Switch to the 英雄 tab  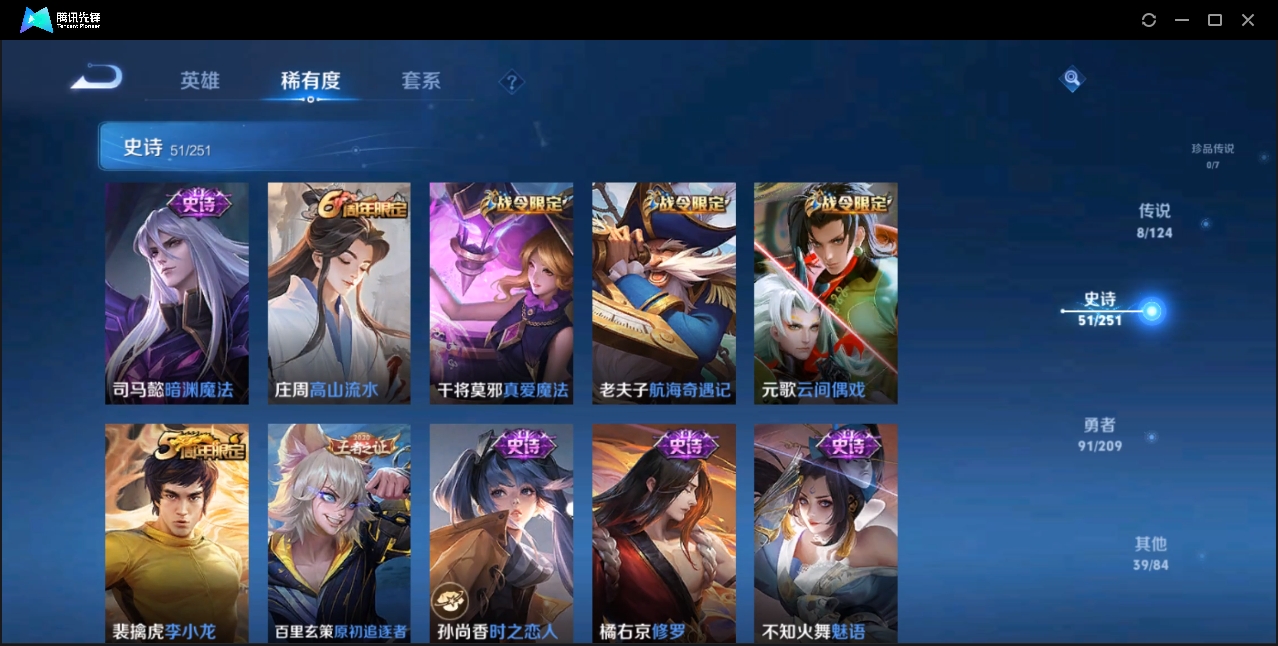click(x=200, y=81)
